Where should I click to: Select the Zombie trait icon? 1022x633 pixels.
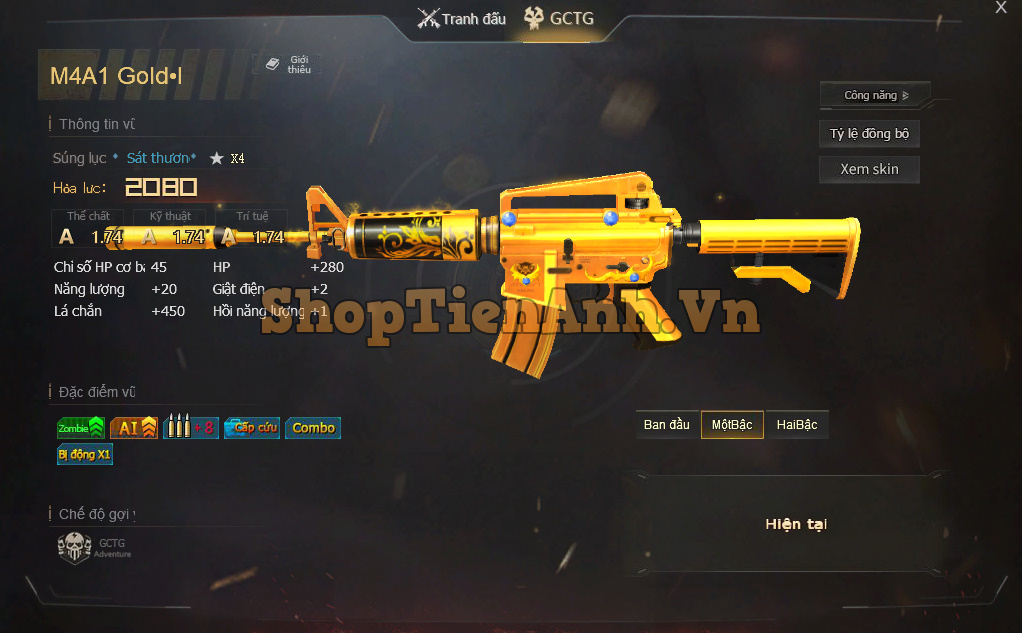coord(81,428)
